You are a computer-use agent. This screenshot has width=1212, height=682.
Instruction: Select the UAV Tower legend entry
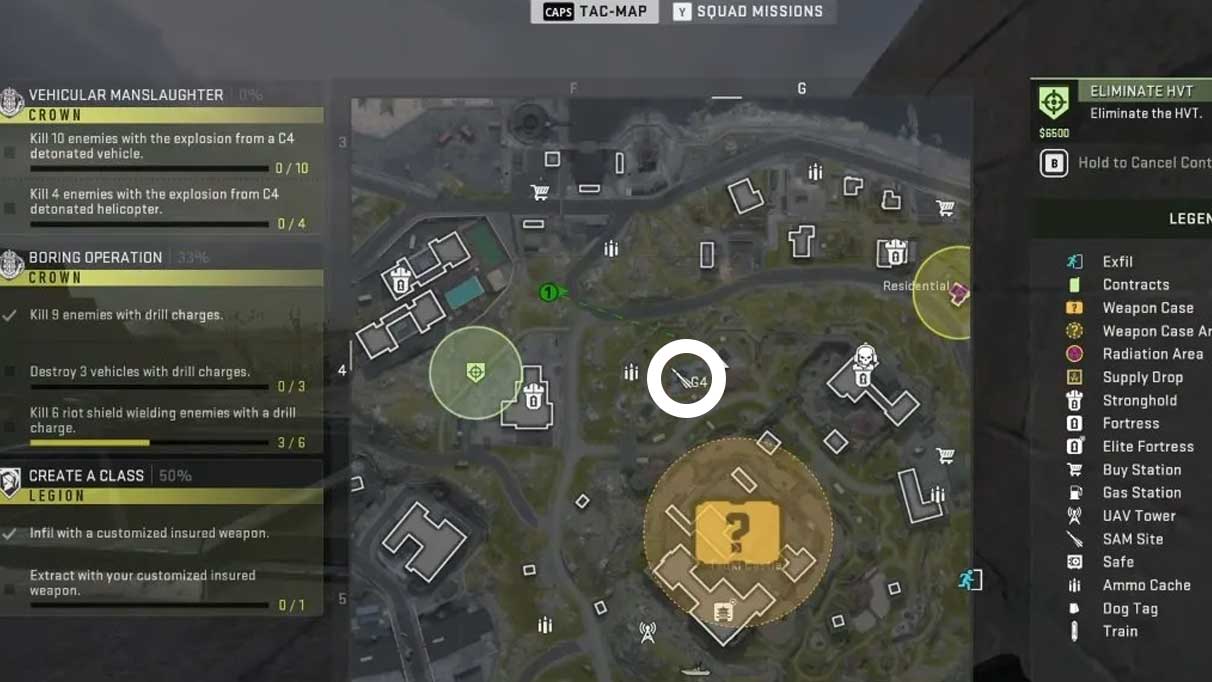point(1138,516)
